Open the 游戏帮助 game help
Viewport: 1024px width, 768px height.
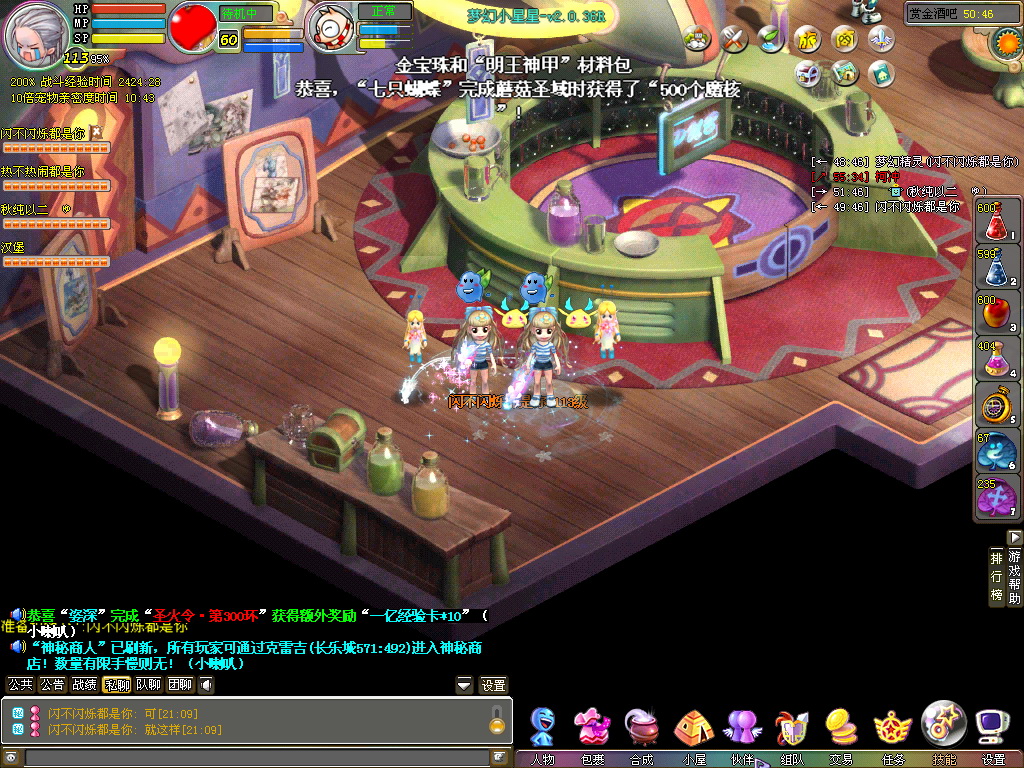tap(1015, 577)
